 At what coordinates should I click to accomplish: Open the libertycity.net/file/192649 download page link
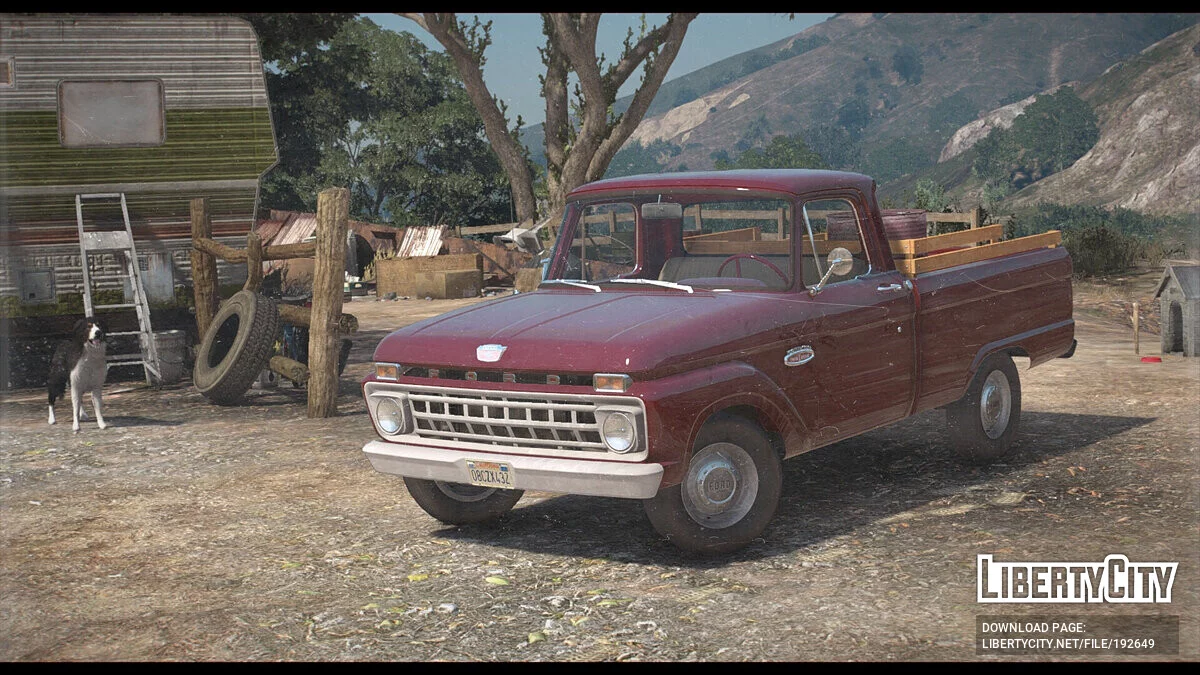1067,643
